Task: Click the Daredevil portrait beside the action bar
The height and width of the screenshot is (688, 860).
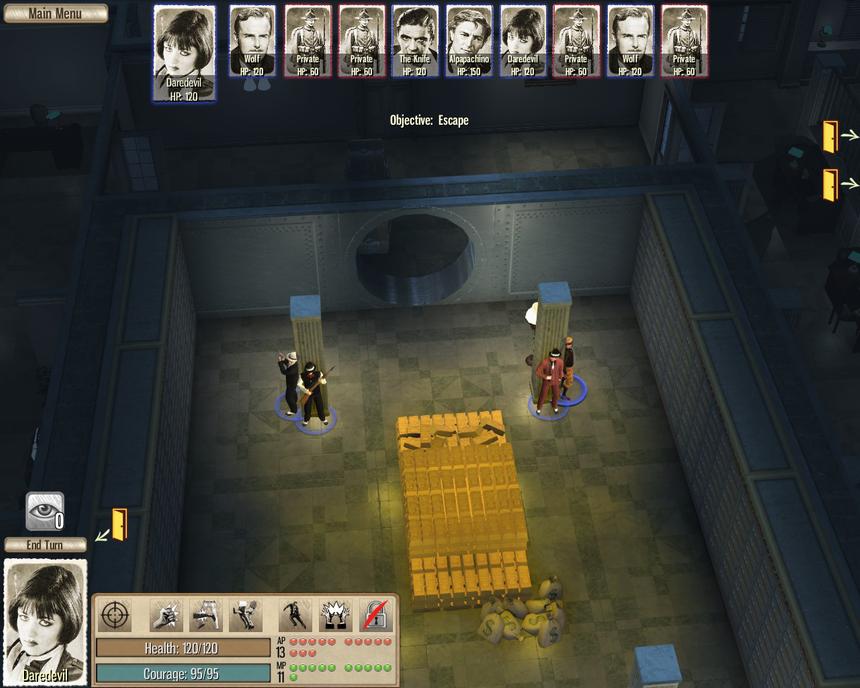Action: [x=46, y=620]
